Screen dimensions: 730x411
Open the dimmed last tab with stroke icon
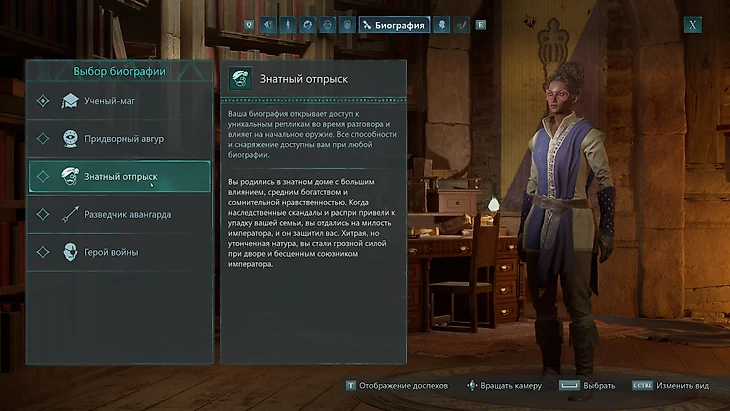(461, 25)
